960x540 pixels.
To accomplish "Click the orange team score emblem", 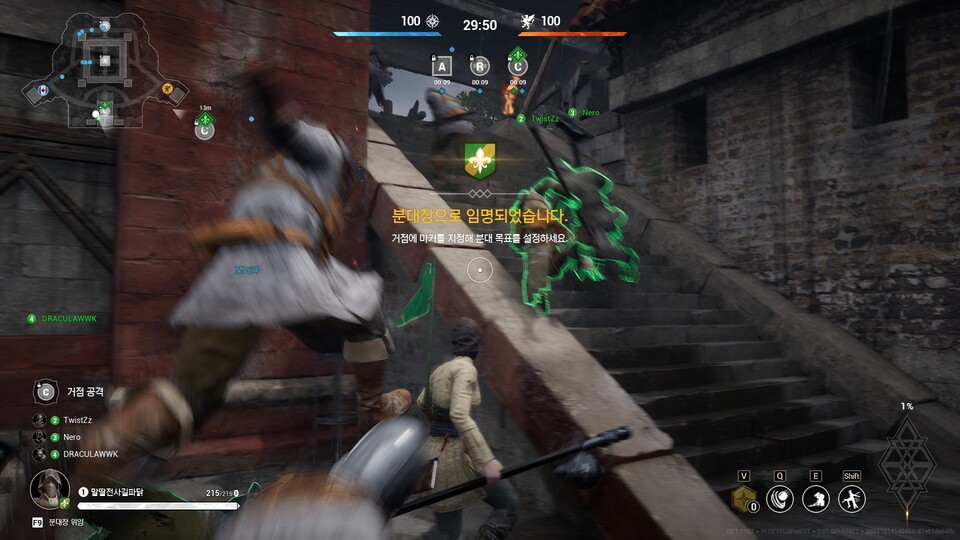I will tap(527, 21).
